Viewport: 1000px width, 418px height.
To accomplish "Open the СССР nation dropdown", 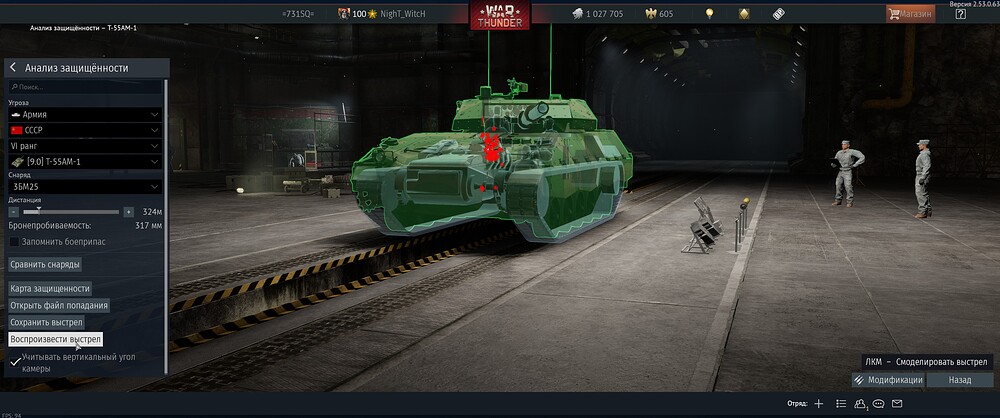I will point(84,130).
